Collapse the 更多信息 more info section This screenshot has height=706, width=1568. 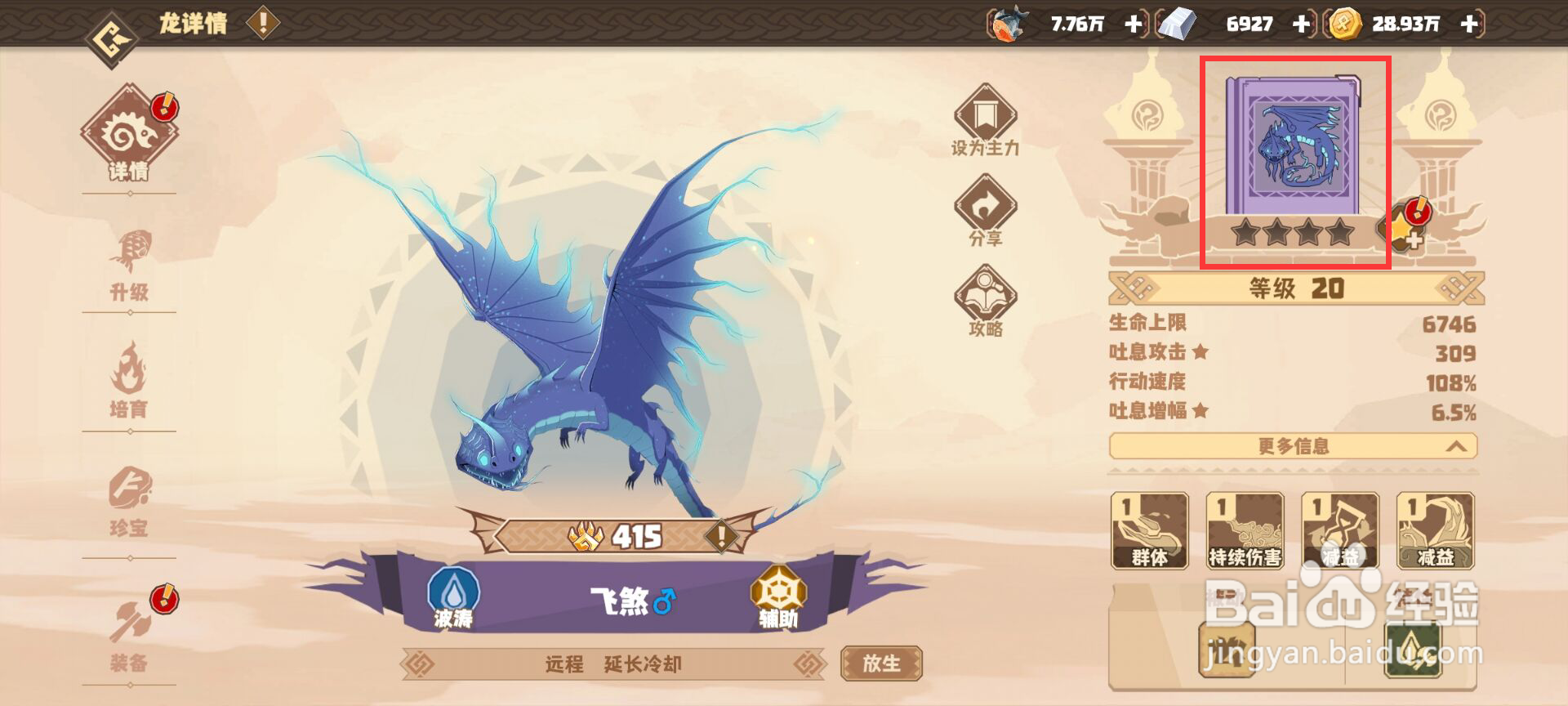point(1293,447)
